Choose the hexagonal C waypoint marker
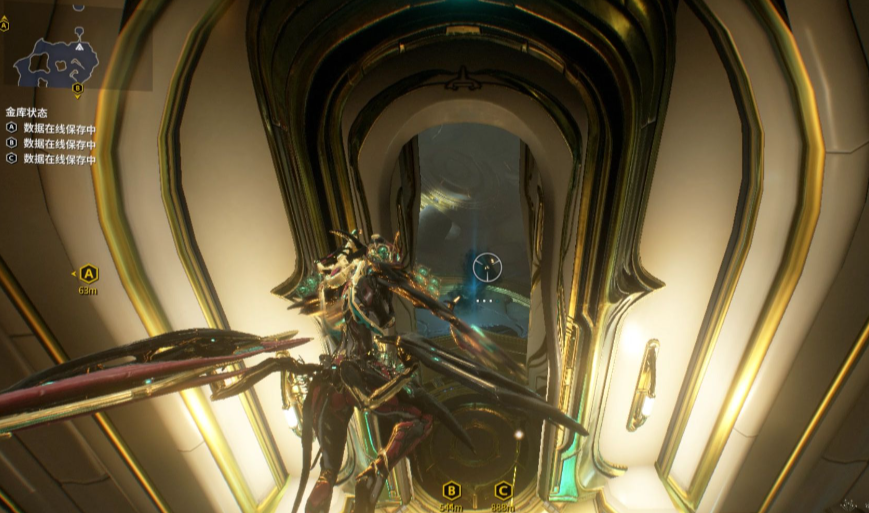This screenshot has height=513, width=869. 503,490
